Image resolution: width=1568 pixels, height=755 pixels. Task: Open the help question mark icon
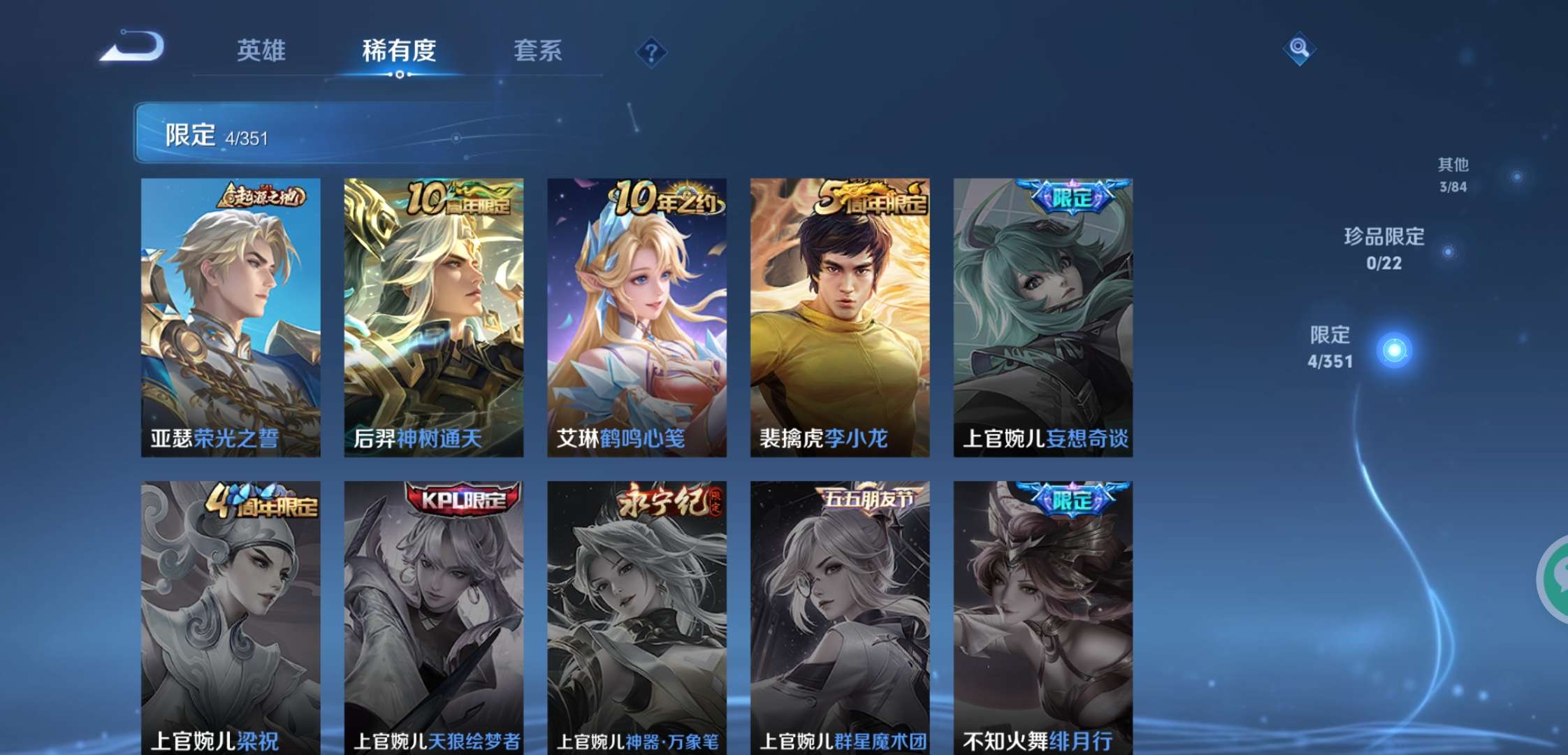pos(650,52)
